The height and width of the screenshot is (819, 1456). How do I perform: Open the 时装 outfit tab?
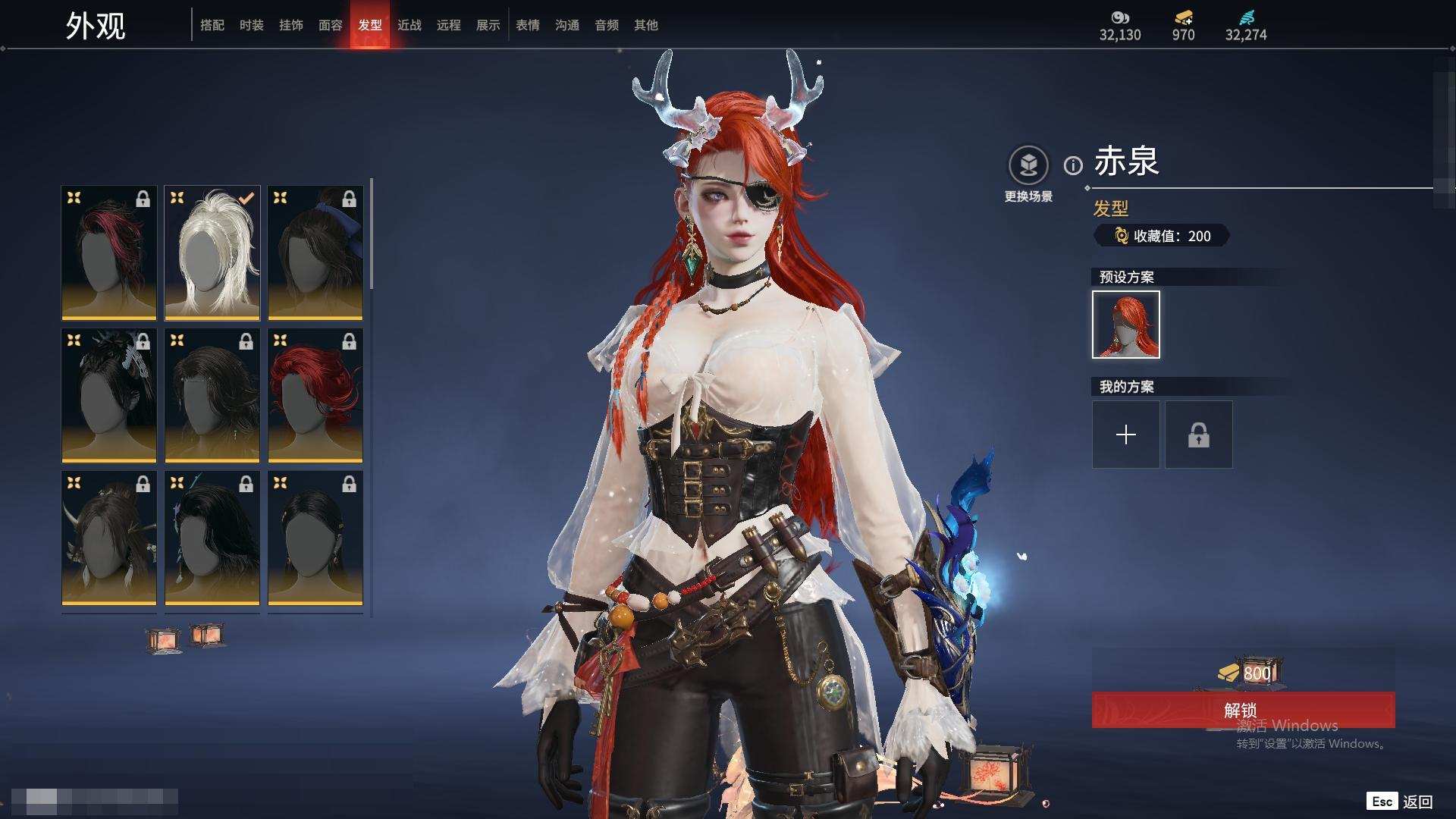coord(252,25)
